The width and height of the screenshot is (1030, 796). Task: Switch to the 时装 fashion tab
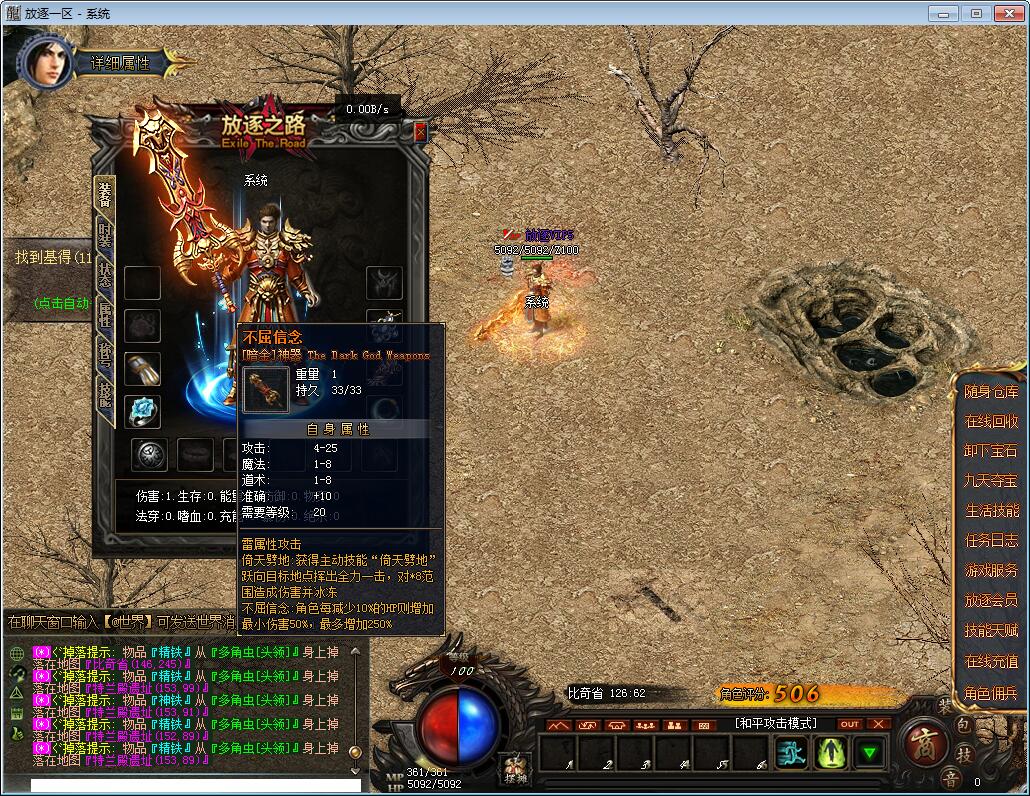(105, 236)
